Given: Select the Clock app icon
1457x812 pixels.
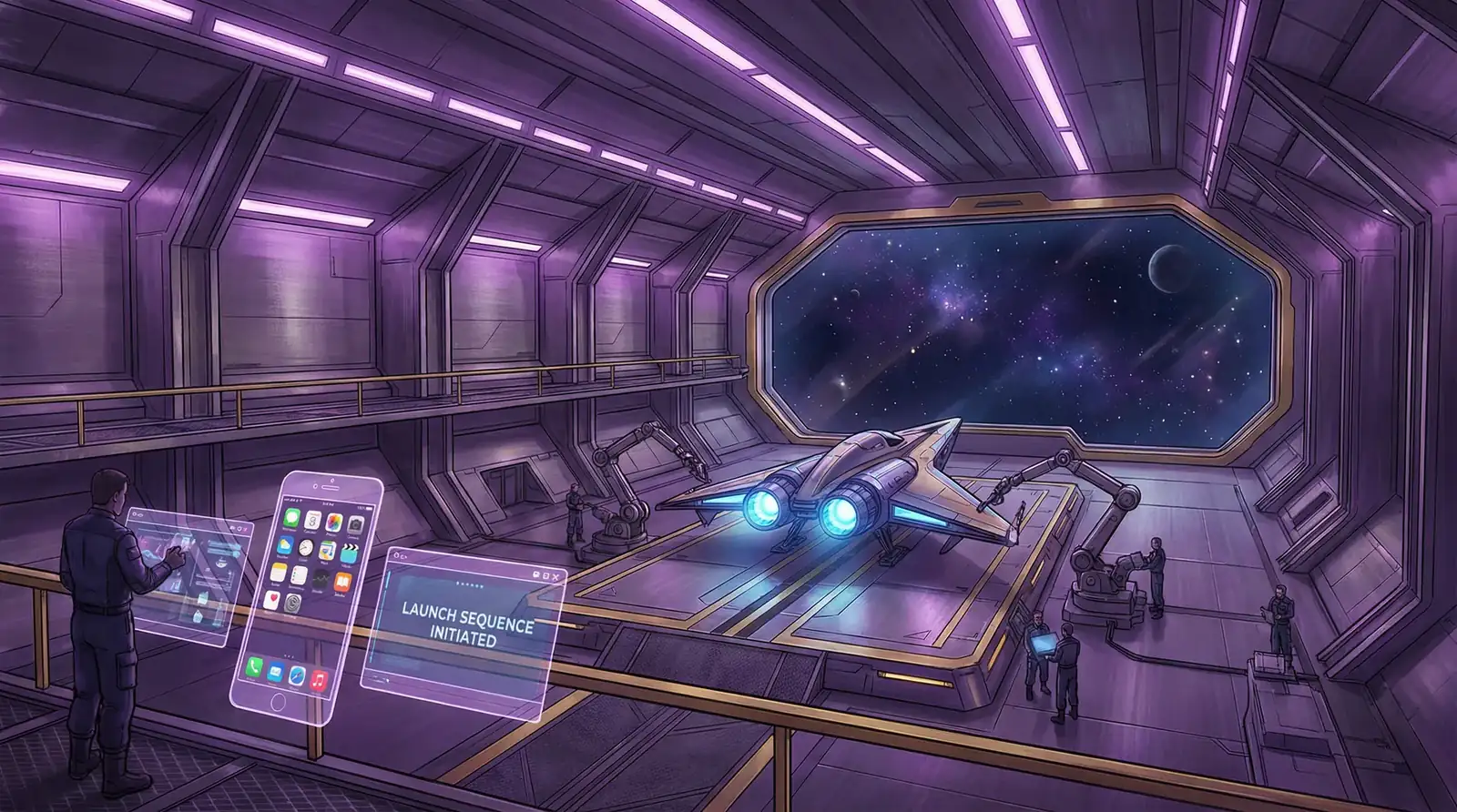Looking at the screenshot, I should click(x=308, y=548).
